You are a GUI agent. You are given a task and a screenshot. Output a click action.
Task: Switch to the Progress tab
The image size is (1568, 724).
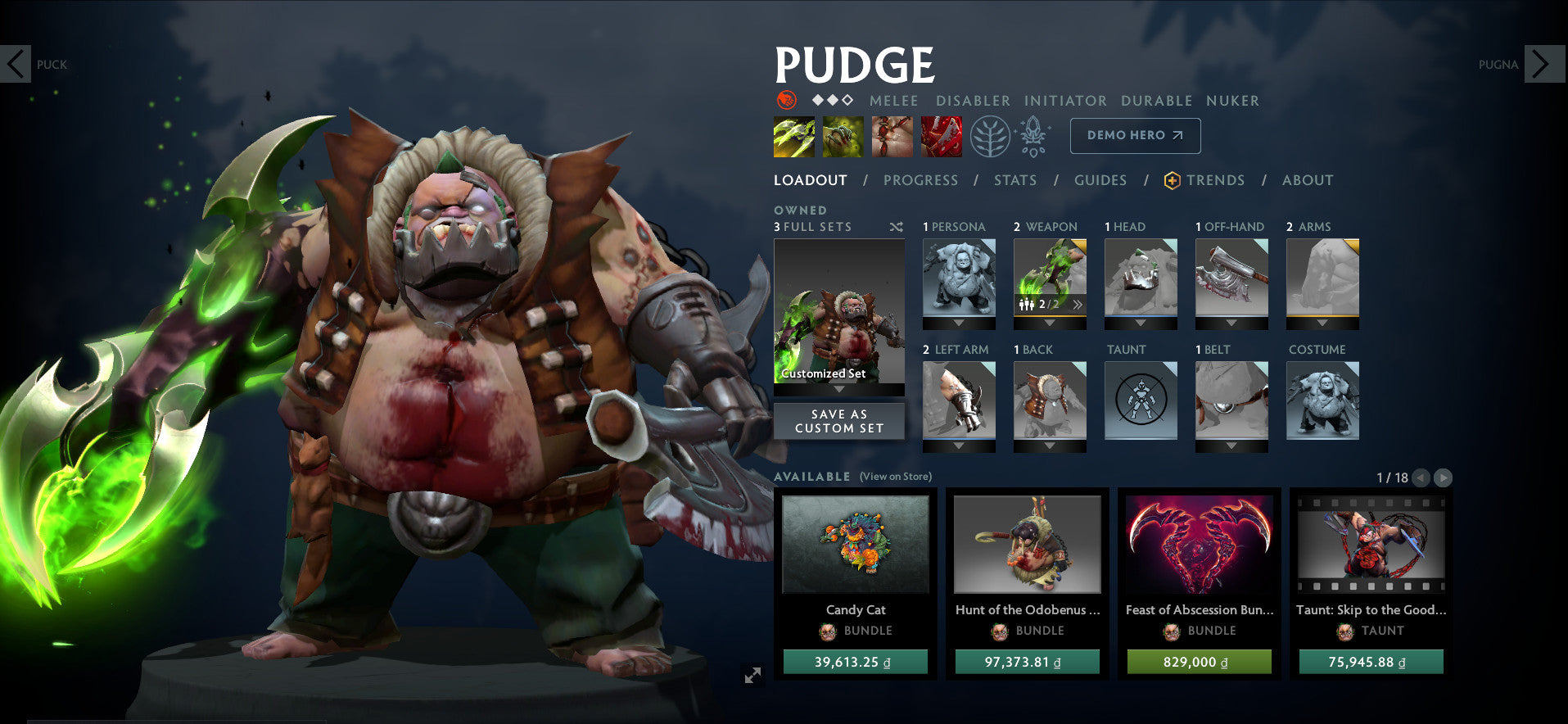[920, 180]
